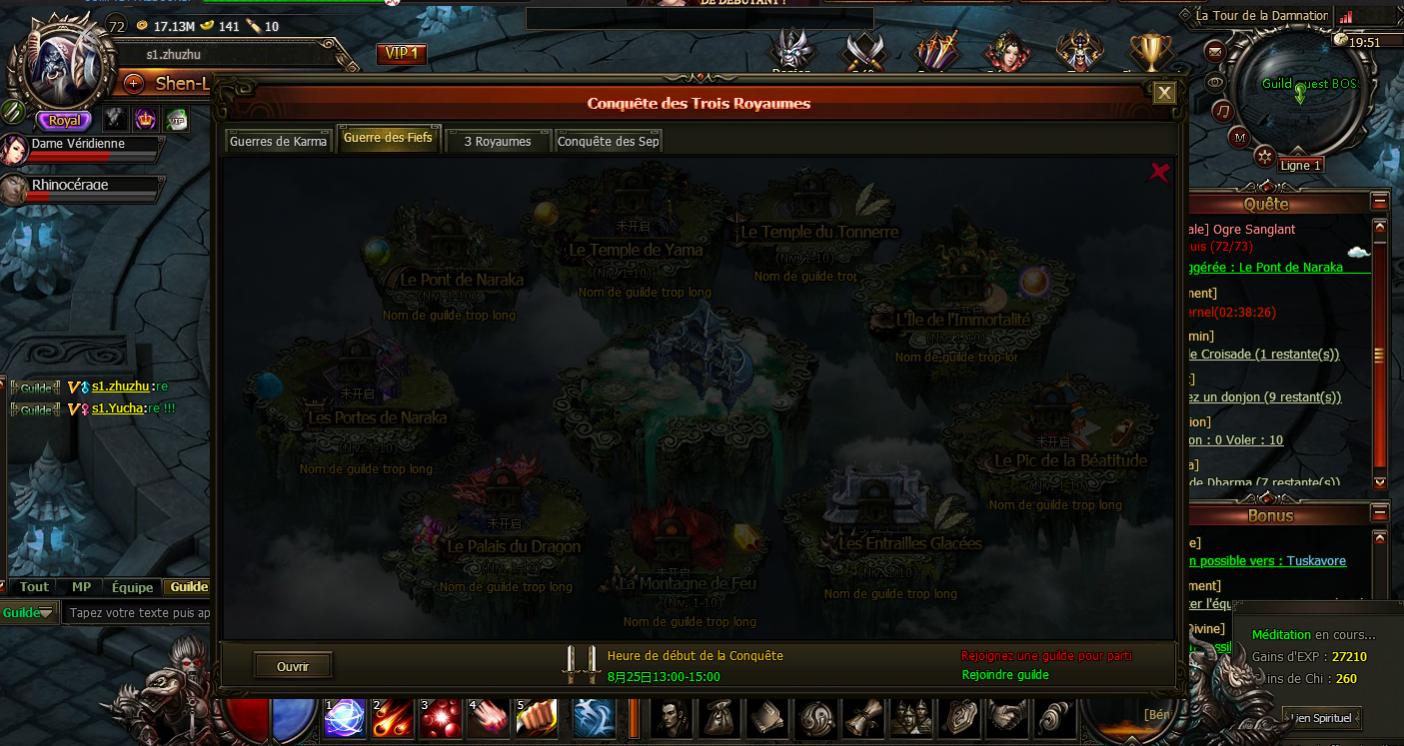1404x746 pixels.
Task: Toggle the music note button
Action: 1222,111
